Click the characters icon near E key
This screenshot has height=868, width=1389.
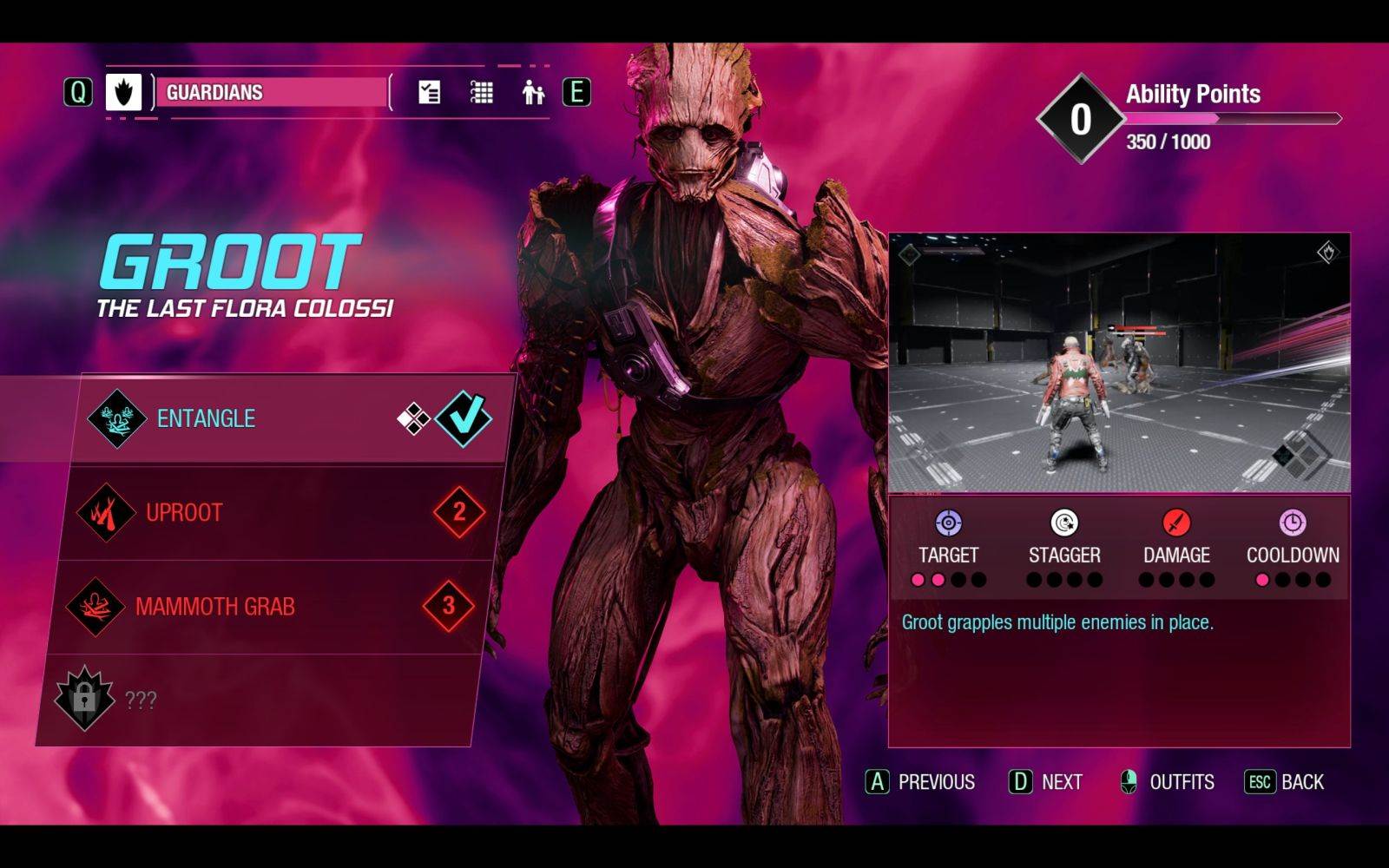[532, 90]
